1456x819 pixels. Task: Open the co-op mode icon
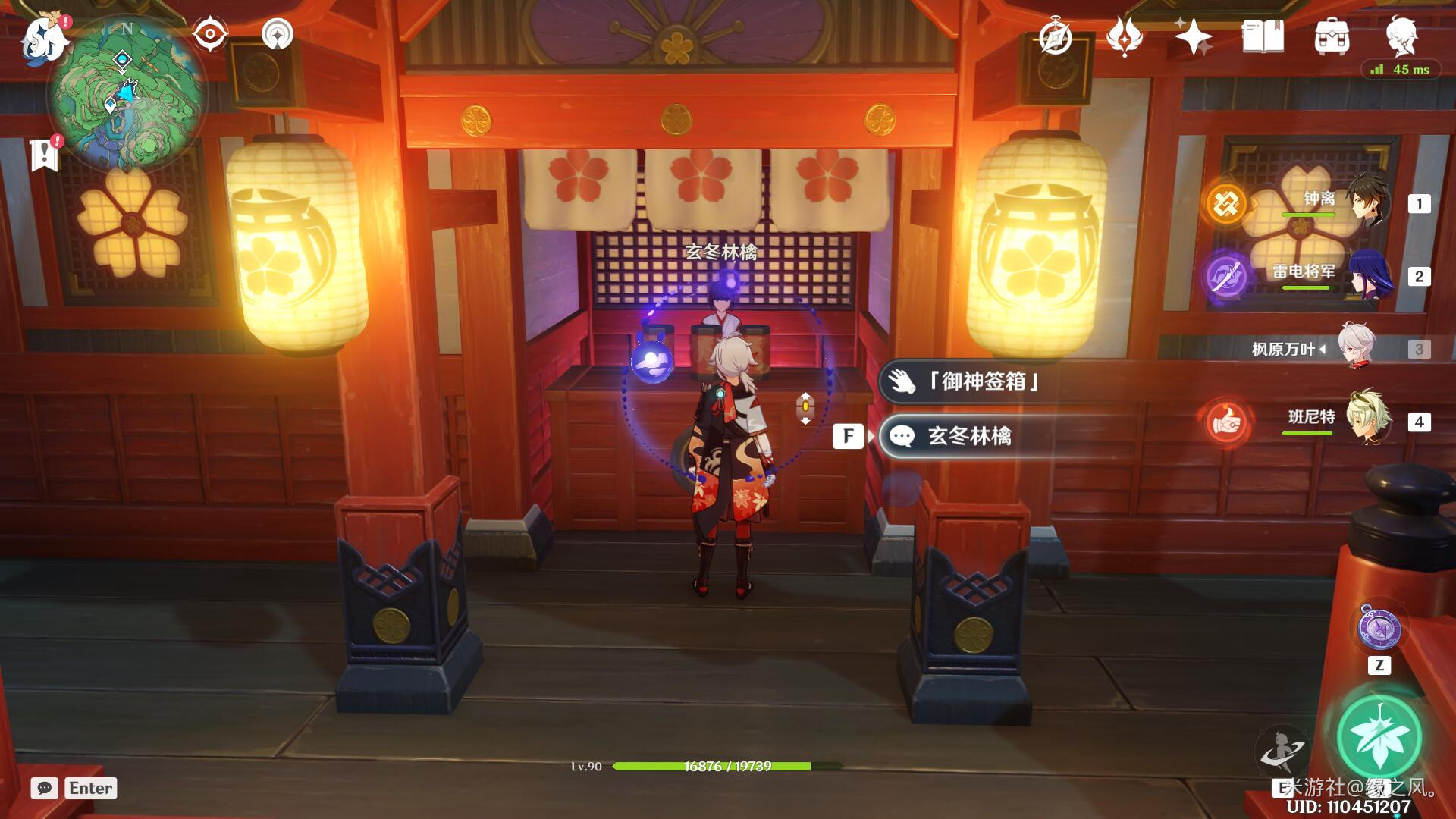(277, 34)
